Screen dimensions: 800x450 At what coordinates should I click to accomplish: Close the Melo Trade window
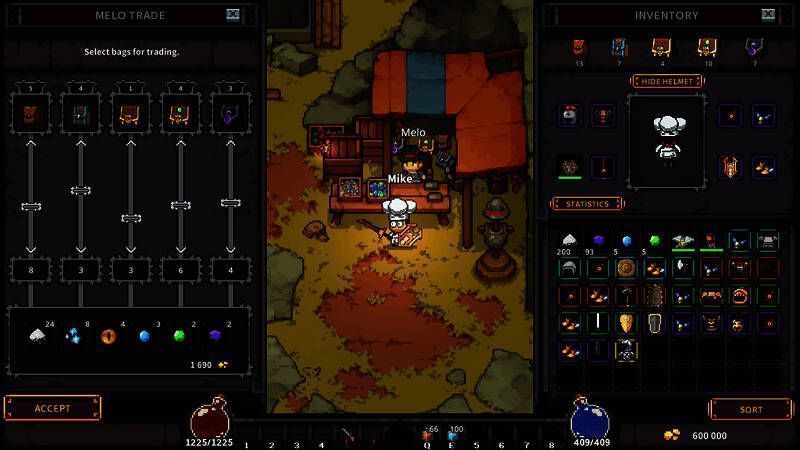(233, 15)
